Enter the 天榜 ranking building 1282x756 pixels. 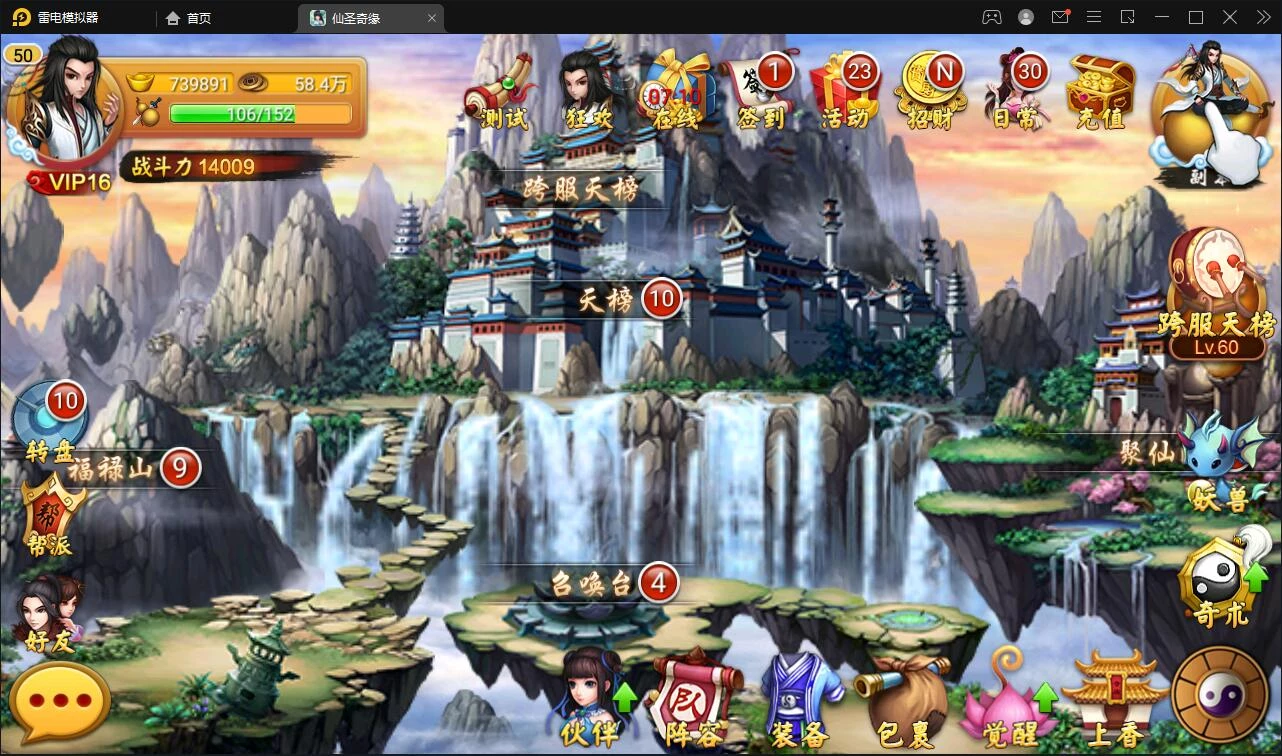pyautogui.click(x=608, y=299)
